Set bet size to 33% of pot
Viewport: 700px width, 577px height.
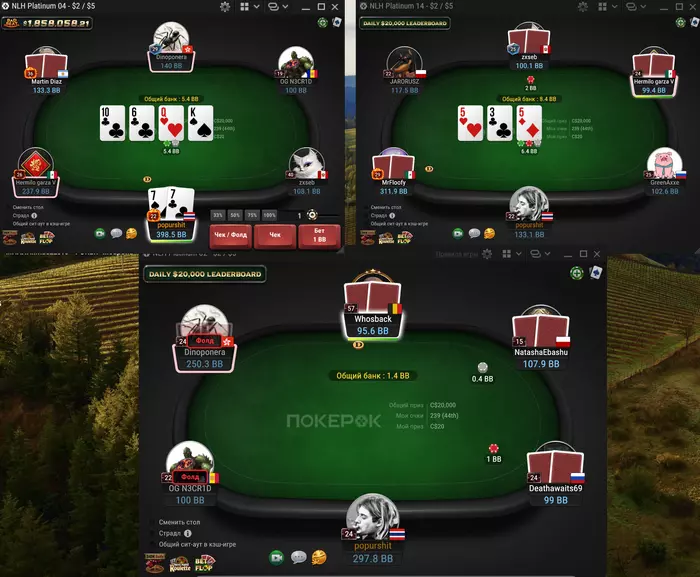[217, 215]
